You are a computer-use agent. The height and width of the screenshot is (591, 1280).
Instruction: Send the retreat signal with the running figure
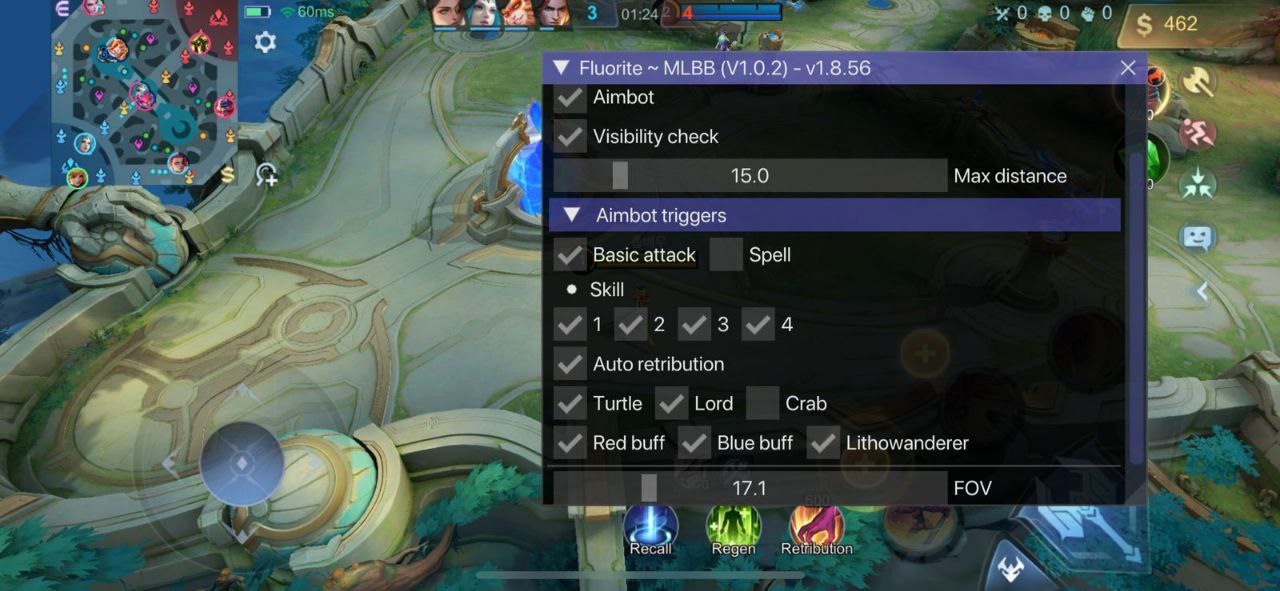(1196, 133)
